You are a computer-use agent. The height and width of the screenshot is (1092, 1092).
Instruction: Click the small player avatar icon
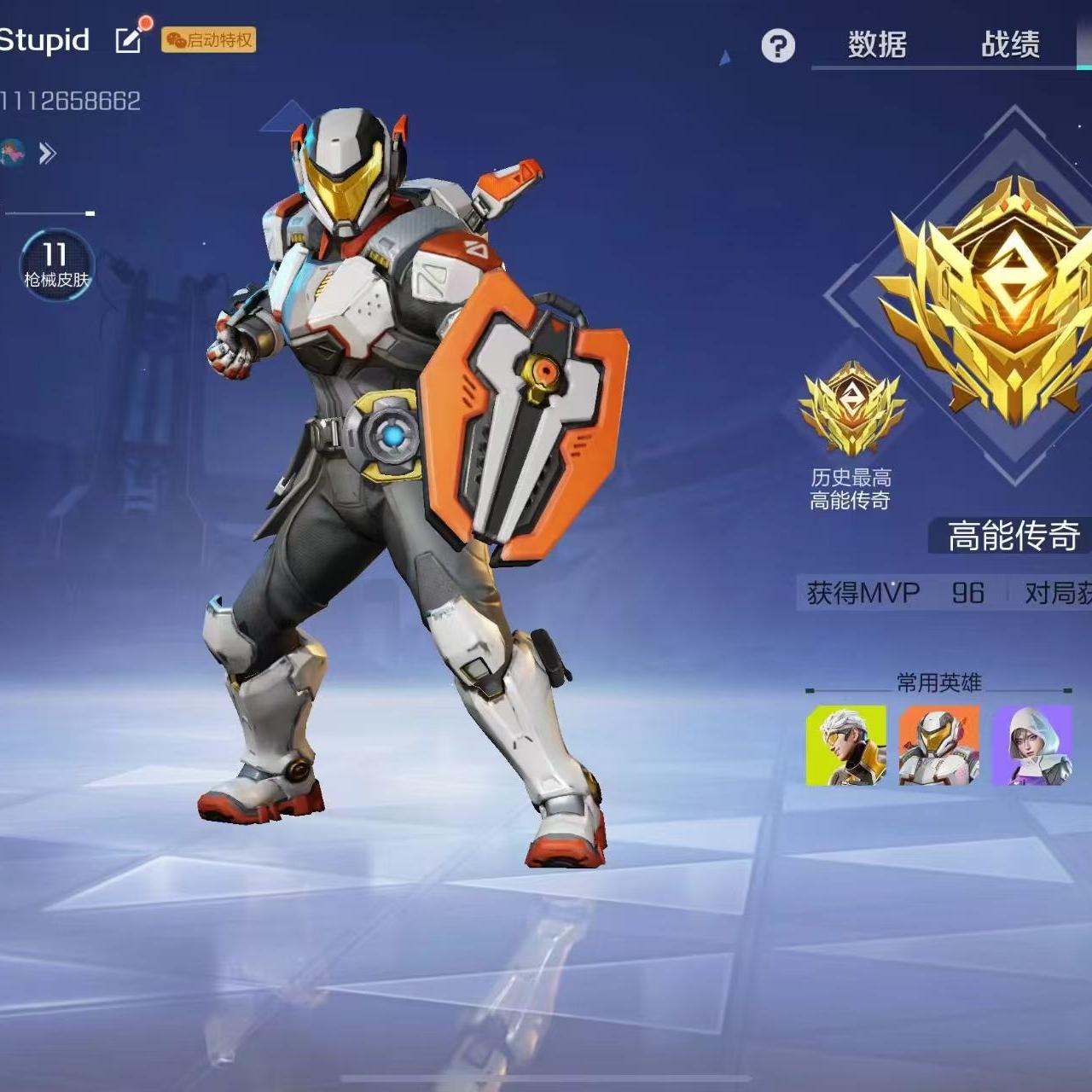coord(12,153)
